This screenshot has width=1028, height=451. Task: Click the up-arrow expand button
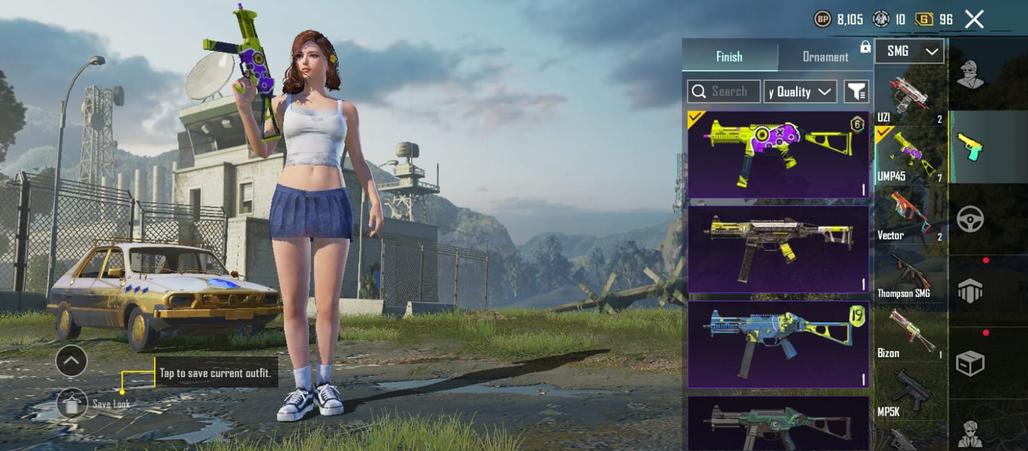coord(71,360)
